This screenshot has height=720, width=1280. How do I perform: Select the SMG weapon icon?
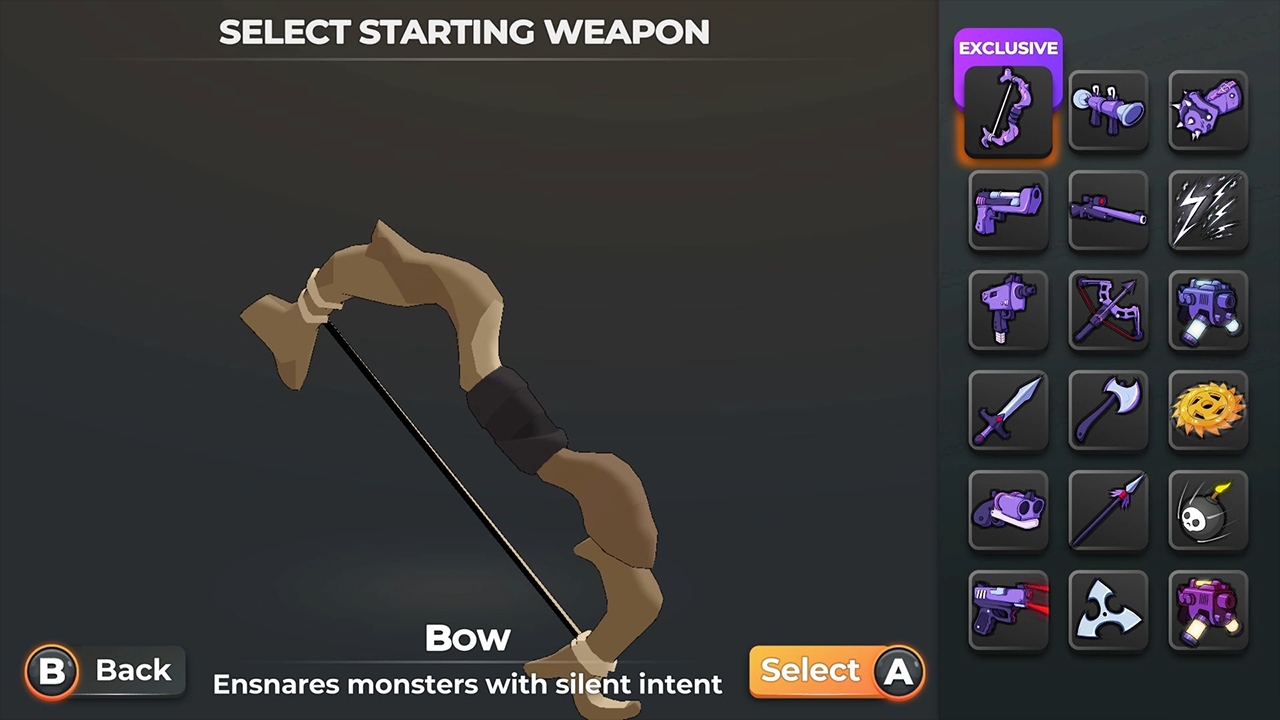pyautogui.click(x=1008, y=311)
